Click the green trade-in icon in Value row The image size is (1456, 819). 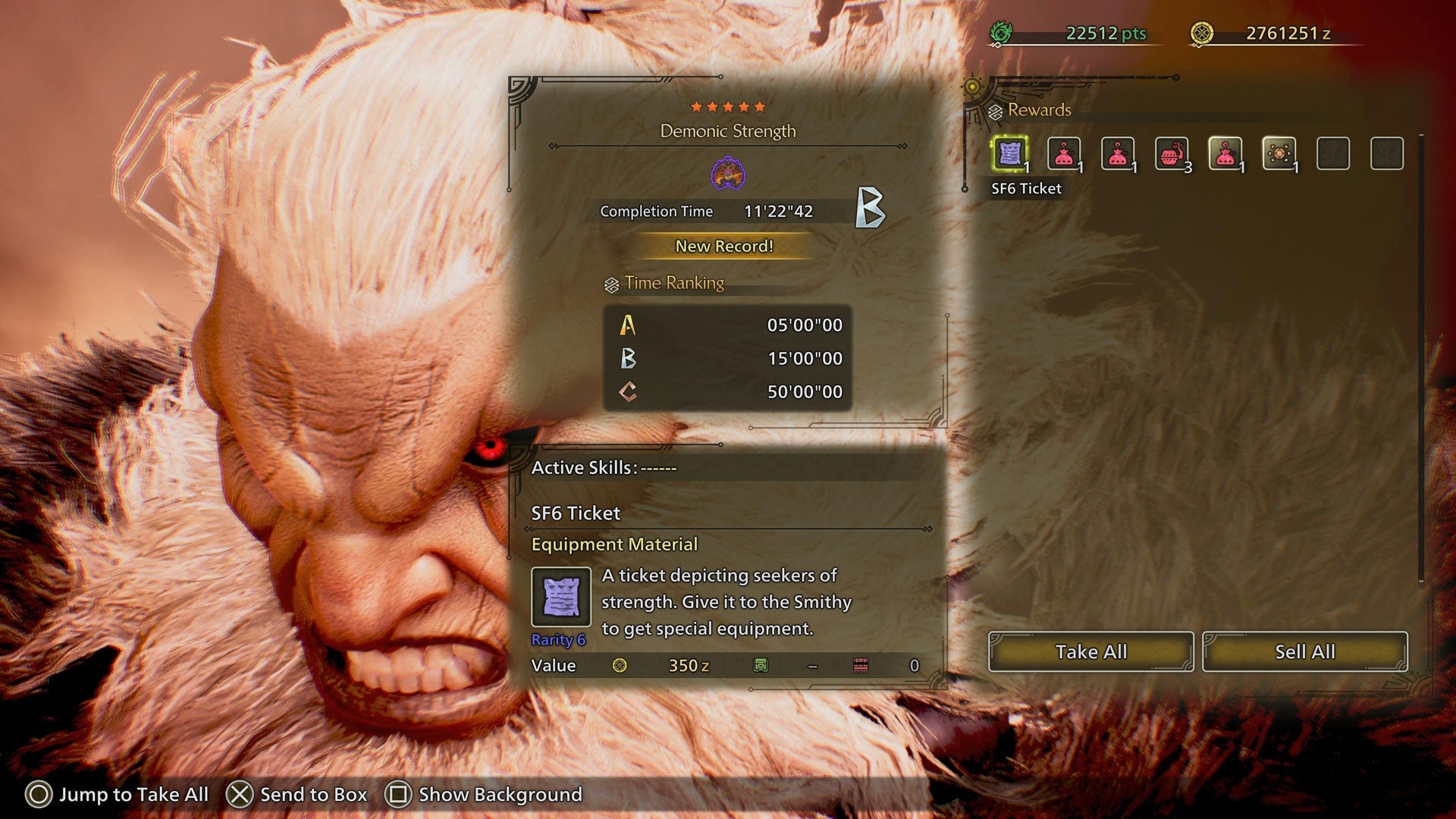pyautogui.click(x=762, y=665)
